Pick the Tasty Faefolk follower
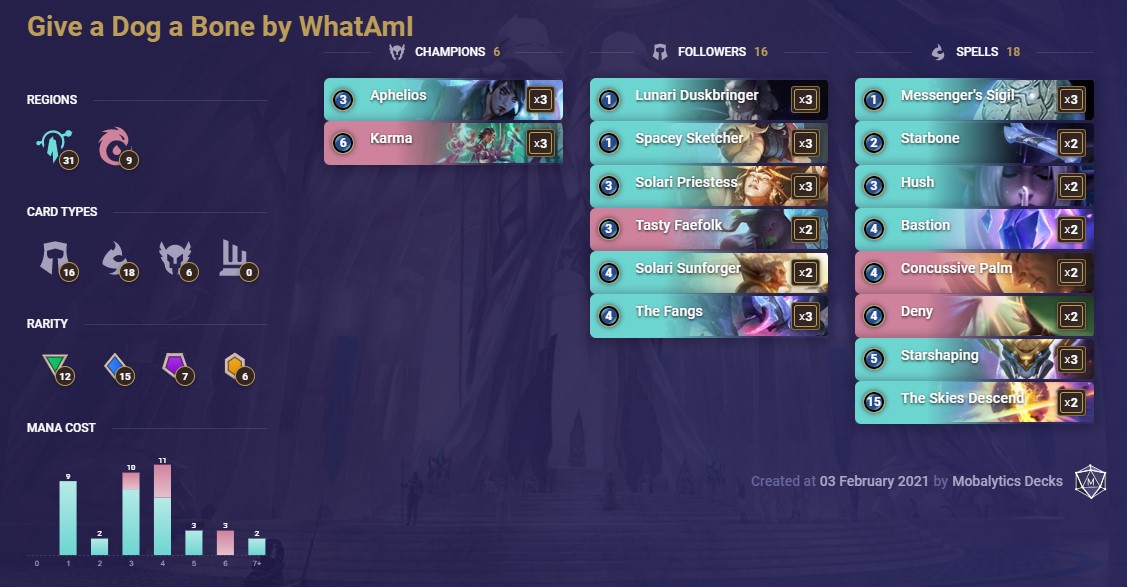Viewport: 1127px width, 587px height. 708,229
